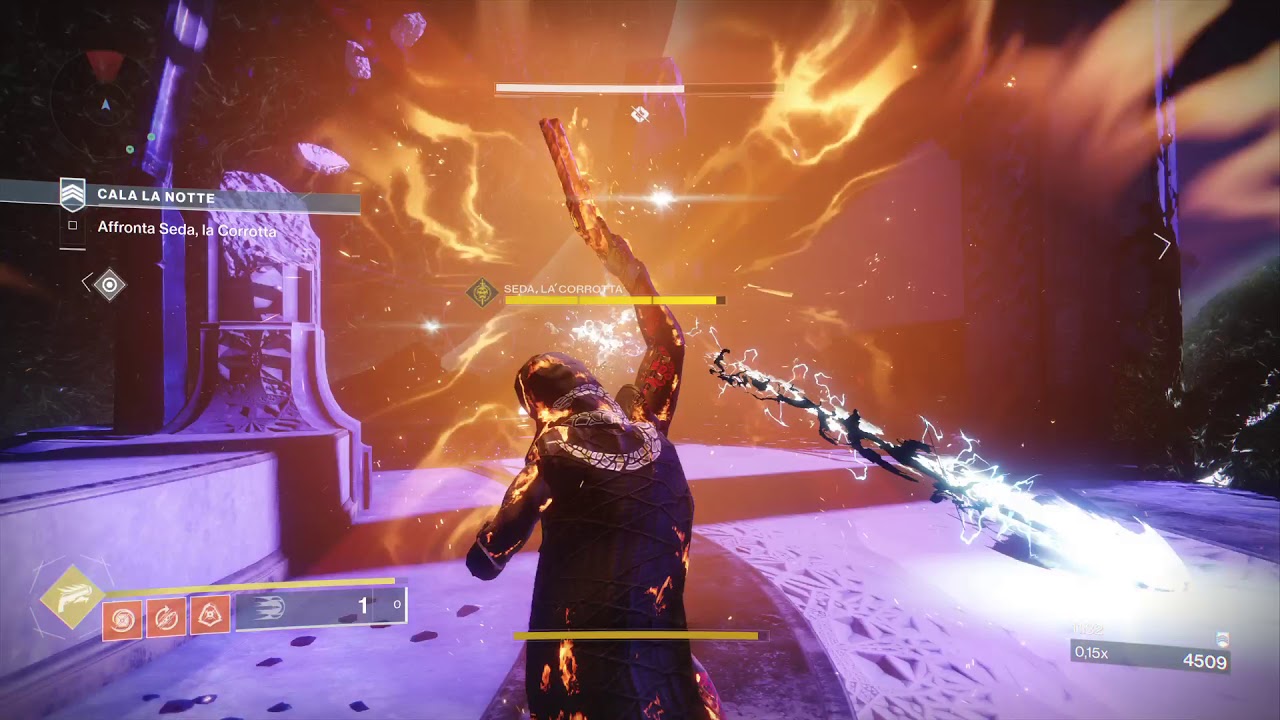Image resolution: width=1280 pixels, height=720 pixels.
Task: Open the Ghost diamond icon
Action: point(109,285)
